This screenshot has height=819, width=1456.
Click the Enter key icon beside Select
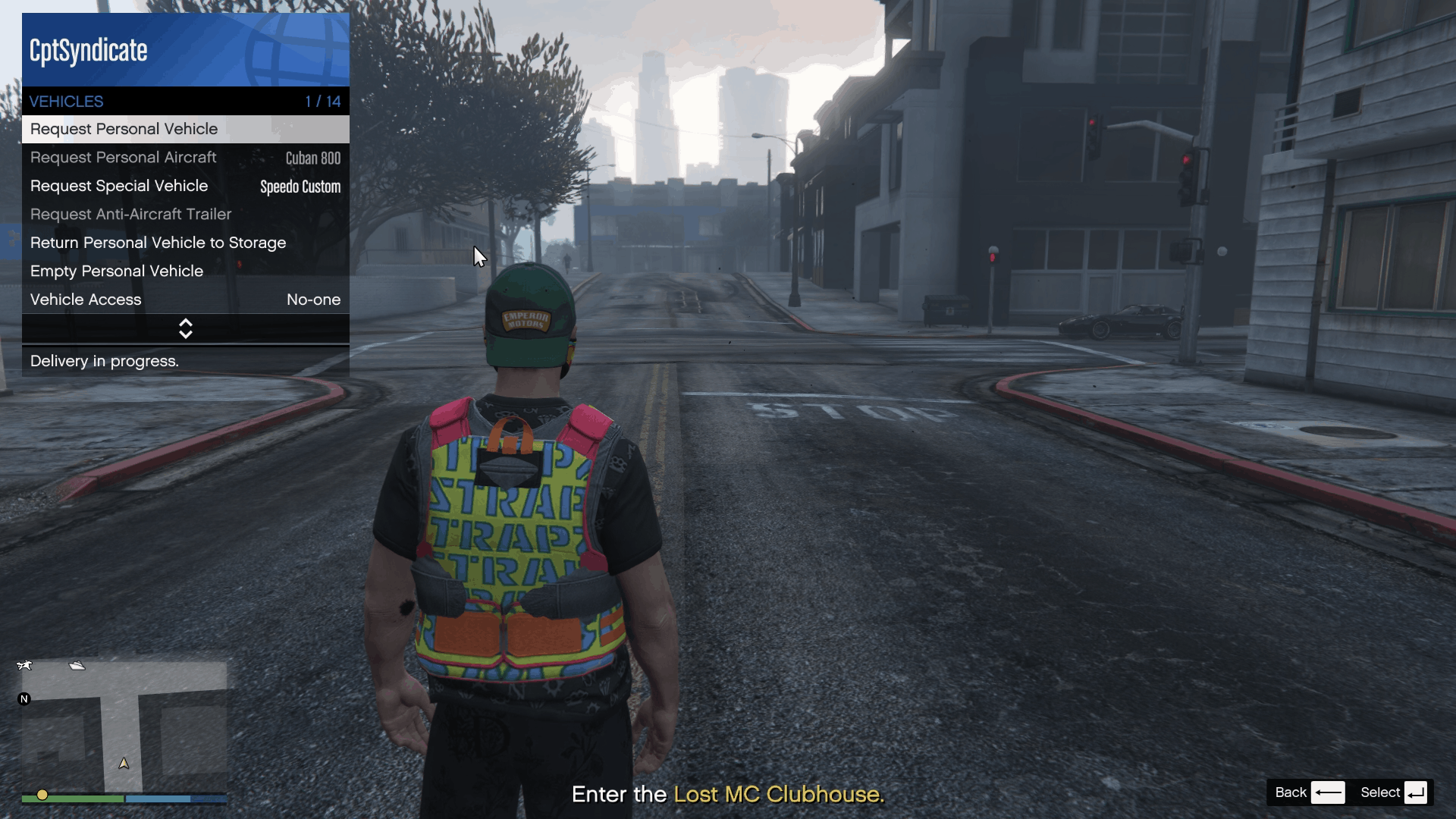(x=1417, y=792)
